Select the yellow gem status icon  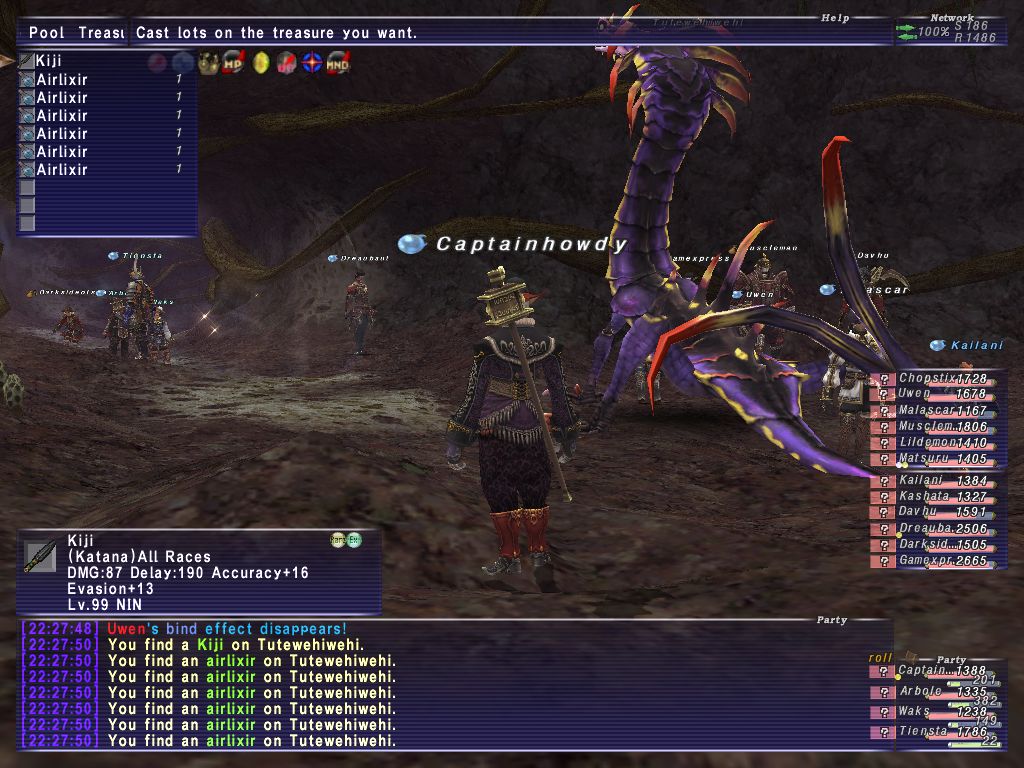pos(261,62)
